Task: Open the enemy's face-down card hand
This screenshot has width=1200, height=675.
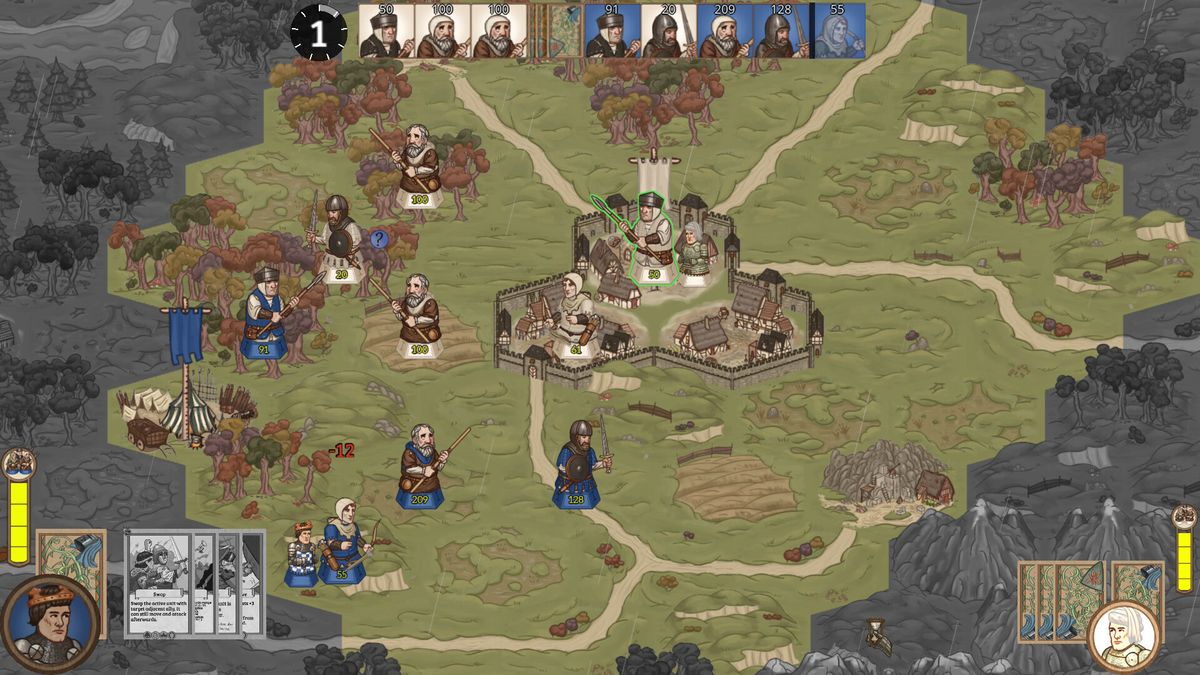Action: click(1060, 600)
